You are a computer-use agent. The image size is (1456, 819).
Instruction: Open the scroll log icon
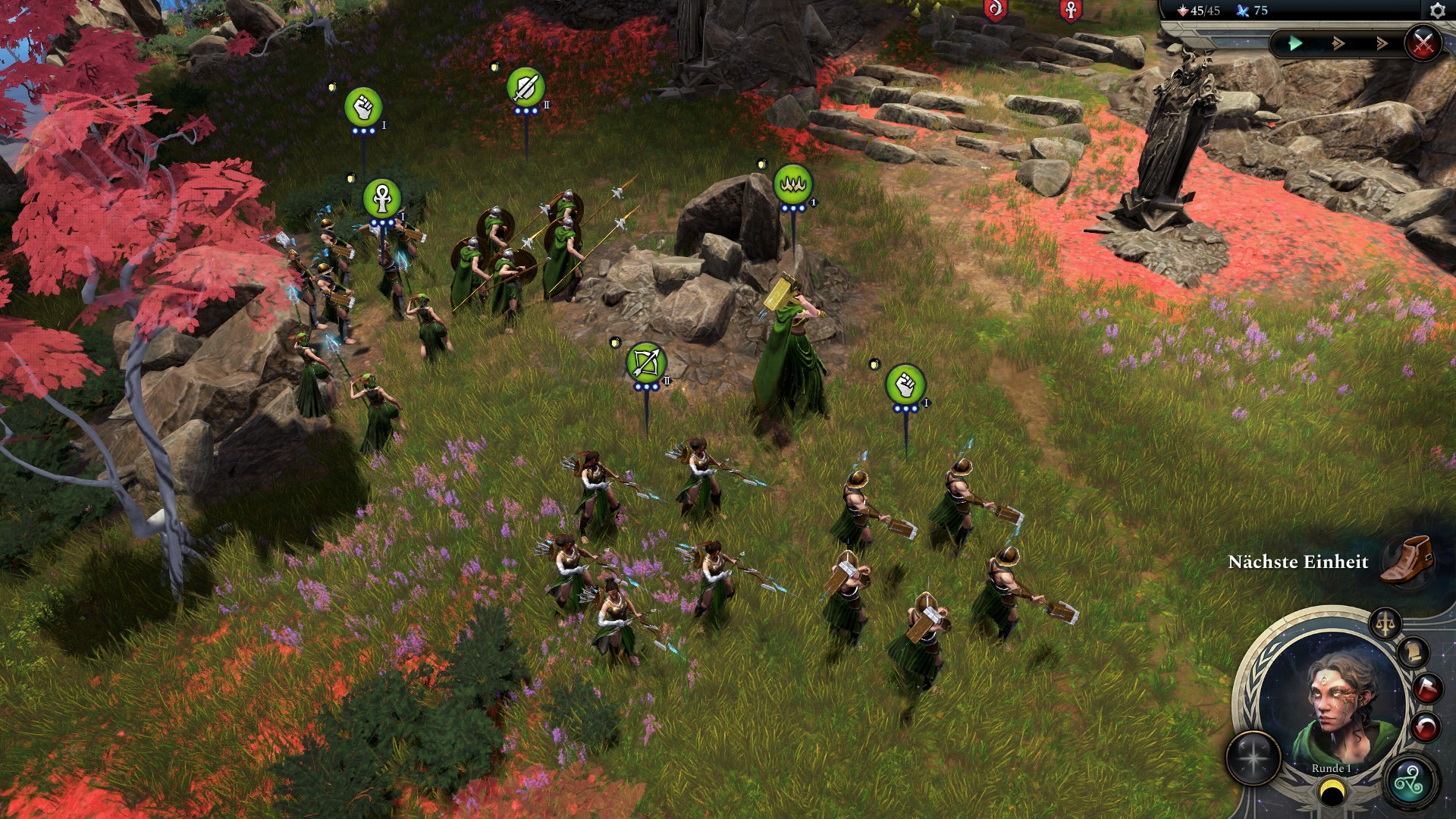pyautogui.click(x=1414, y=653)
